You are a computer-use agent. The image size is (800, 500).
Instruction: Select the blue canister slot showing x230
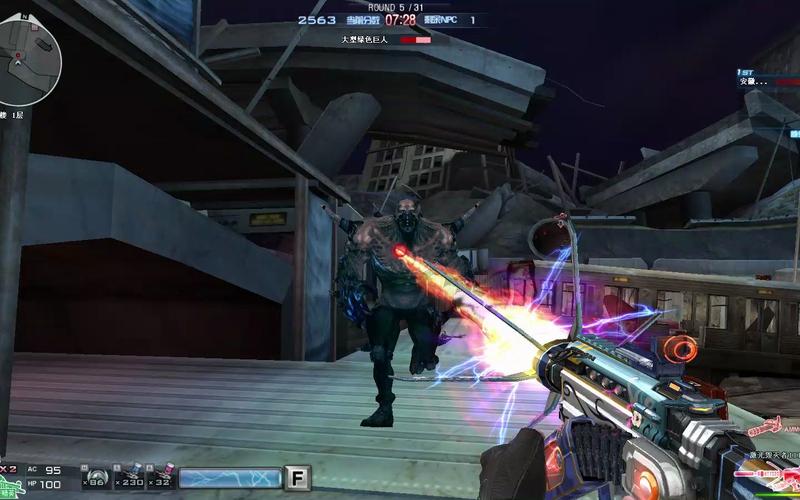pos(129,476)
